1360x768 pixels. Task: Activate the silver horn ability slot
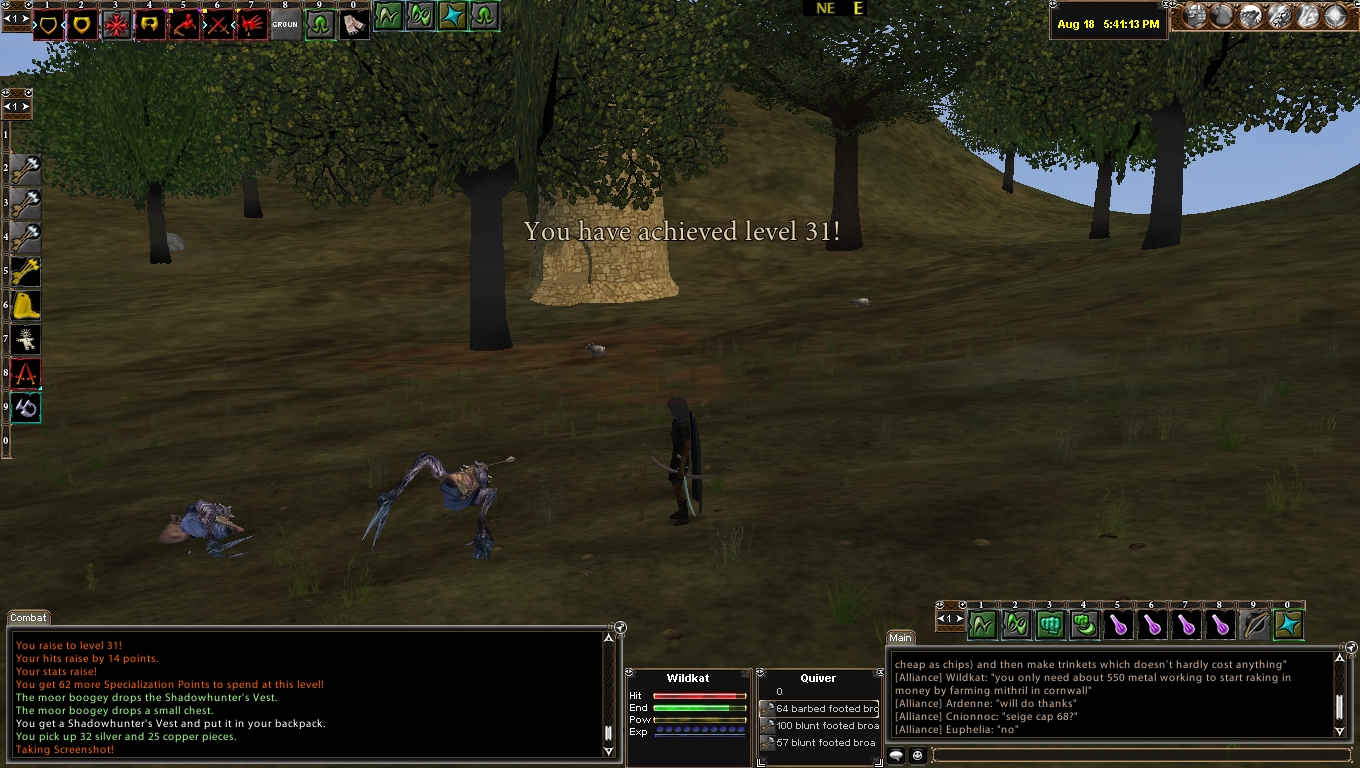pyautogui.click(x=26, y=407)
